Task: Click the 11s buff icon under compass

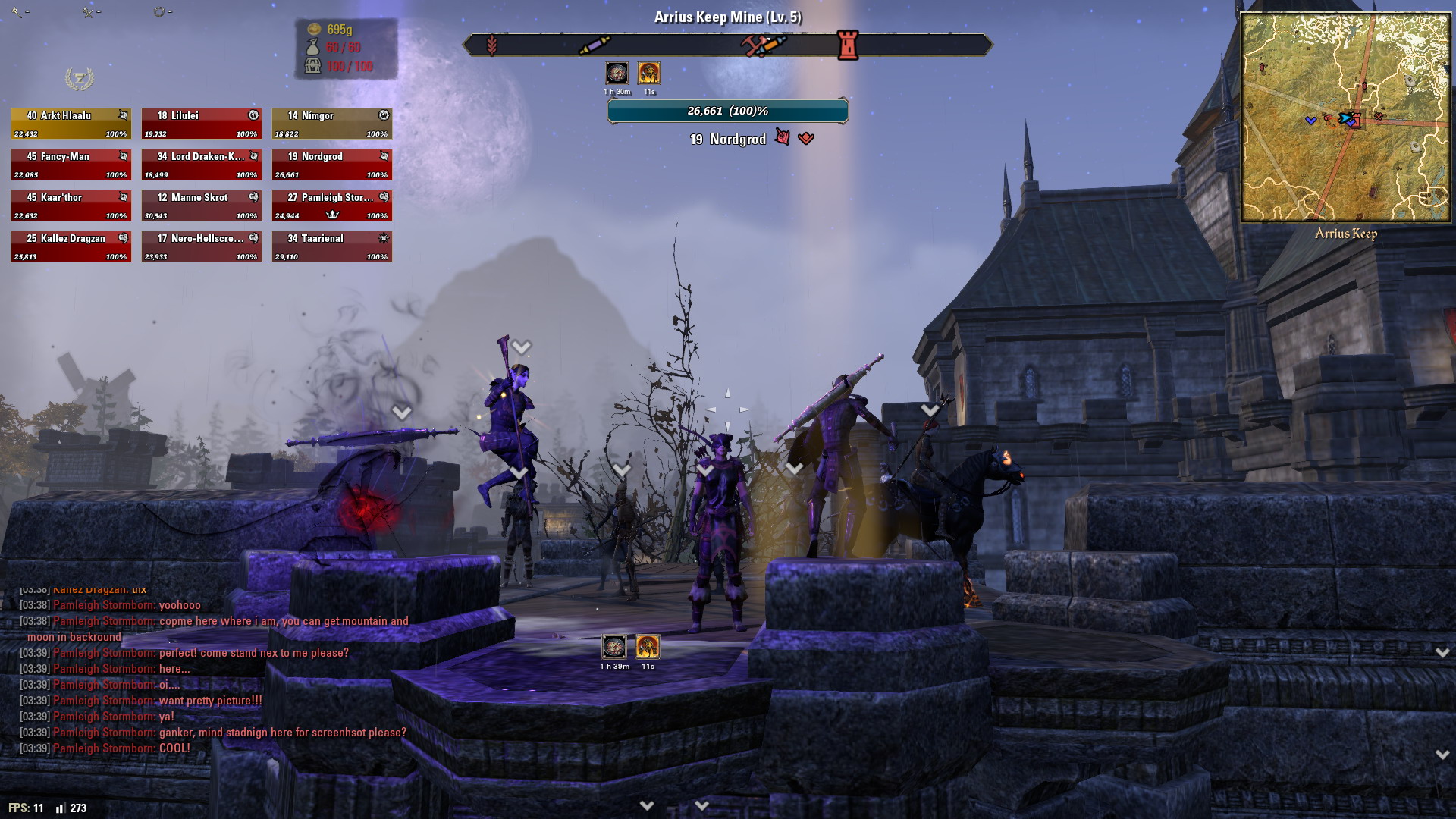Action: click(648, 73)
